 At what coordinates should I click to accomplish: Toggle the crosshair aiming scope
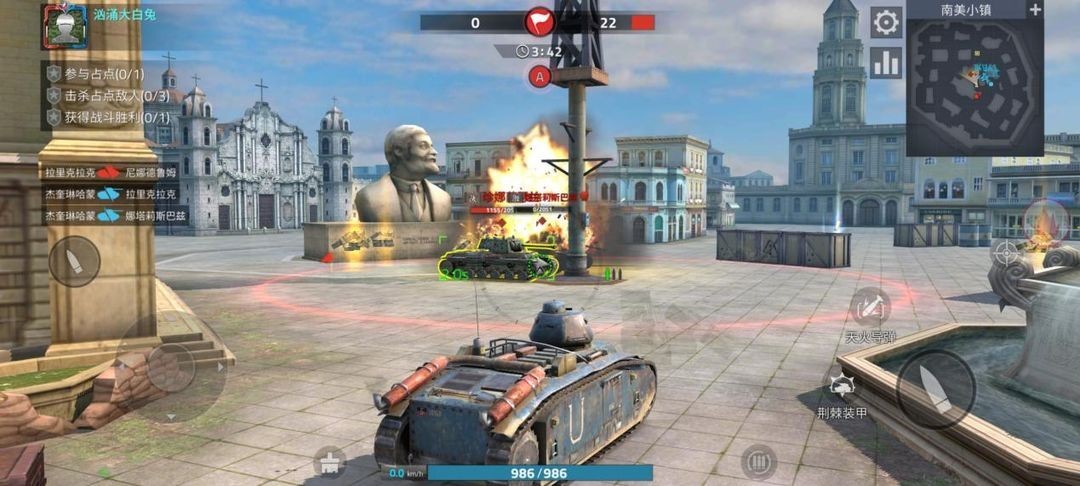click(x=1007, y=251)
